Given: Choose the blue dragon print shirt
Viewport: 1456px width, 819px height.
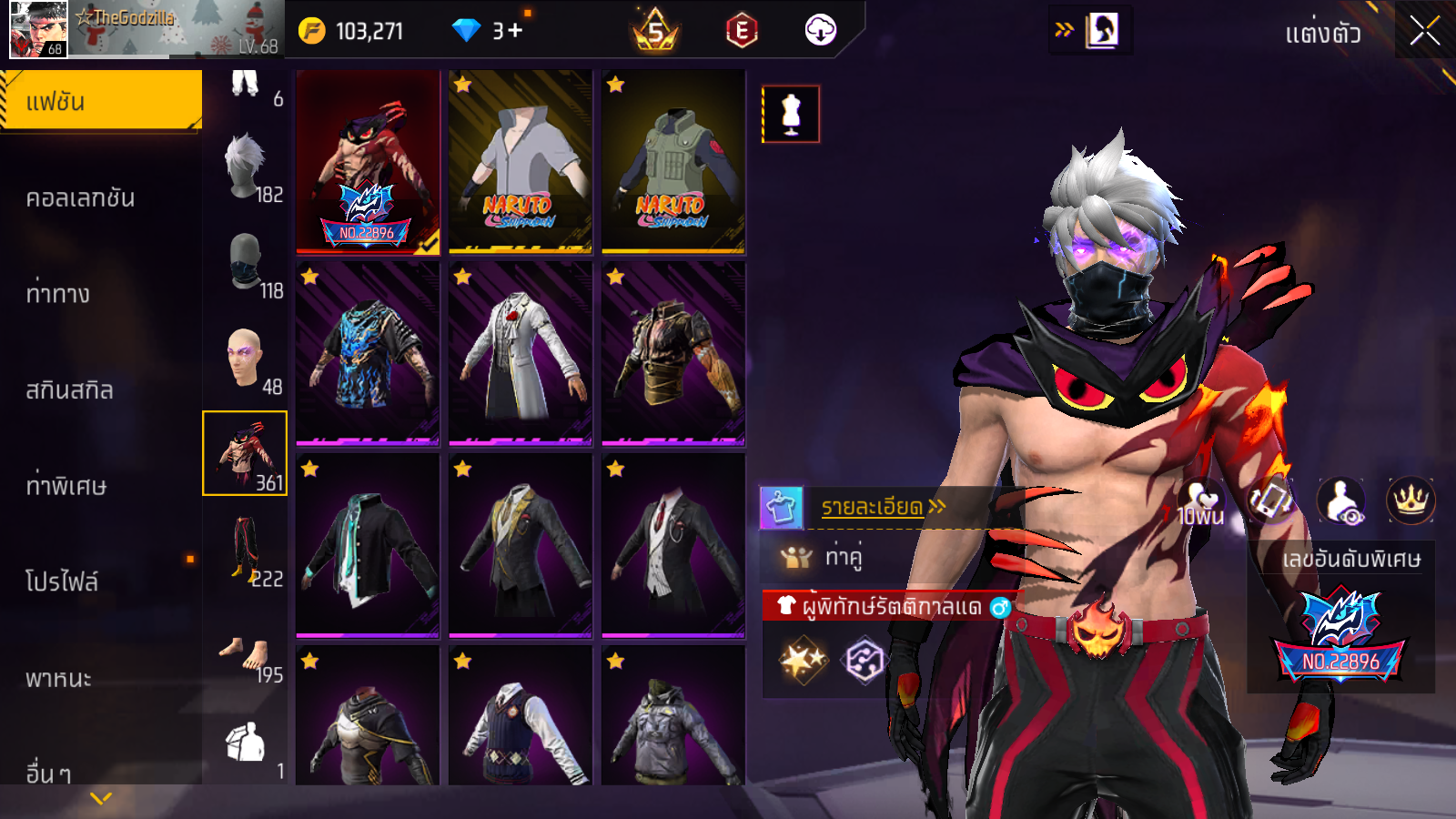Looking at the screenshot, I should (x=368, y=354).
